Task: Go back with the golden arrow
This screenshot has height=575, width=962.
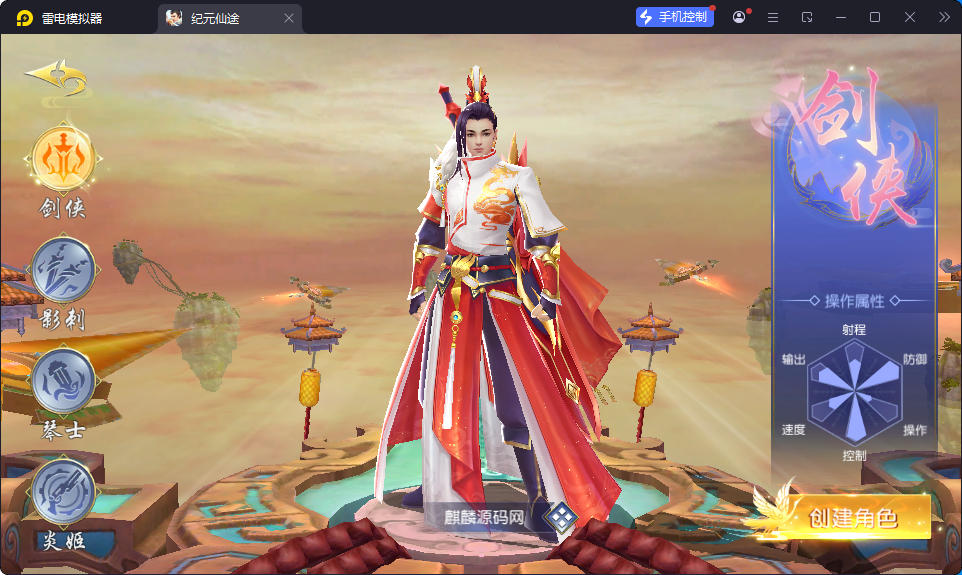Action: click(x=57, y=77)
